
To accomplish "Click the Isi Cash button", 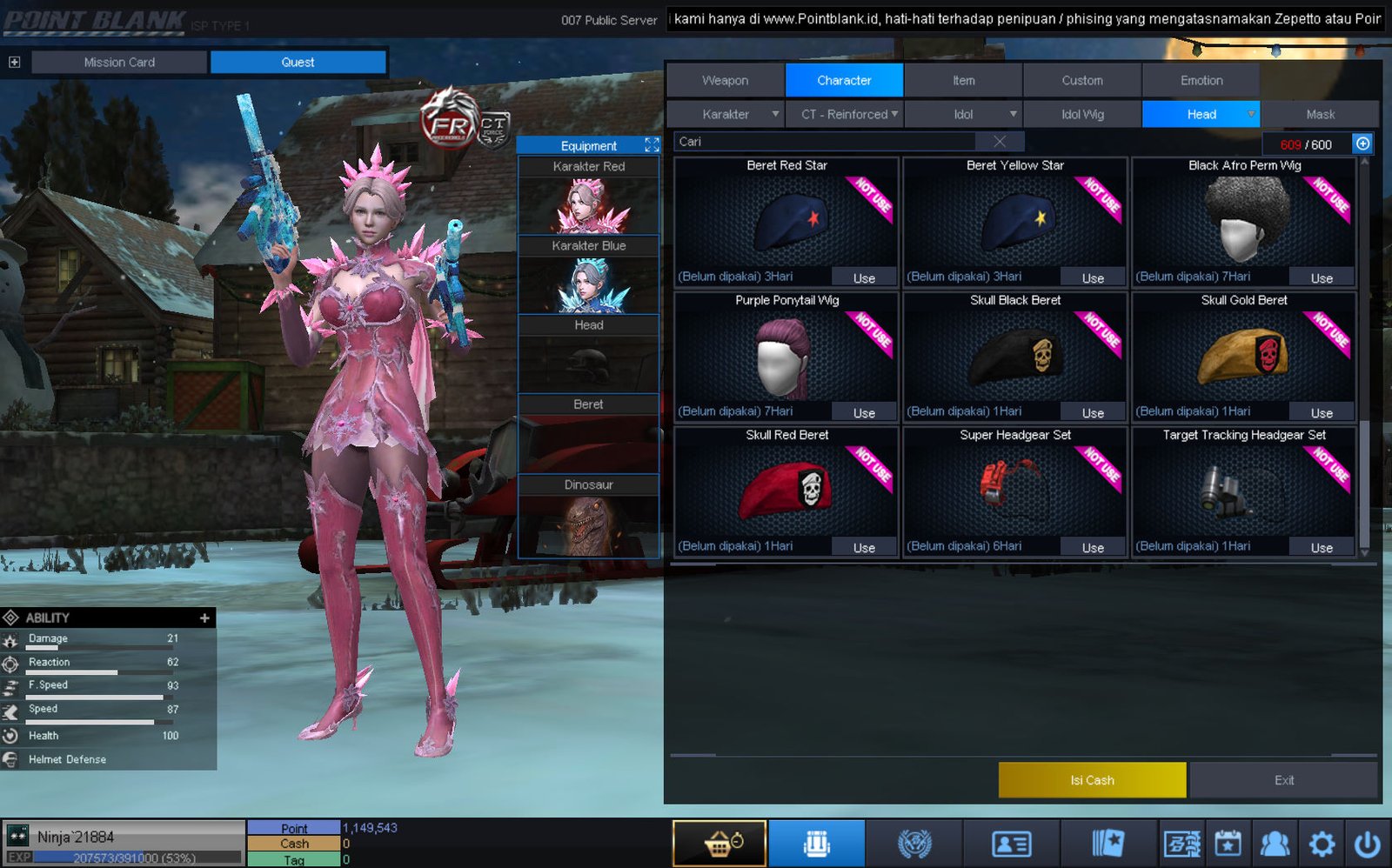I will pos(1092,780).
